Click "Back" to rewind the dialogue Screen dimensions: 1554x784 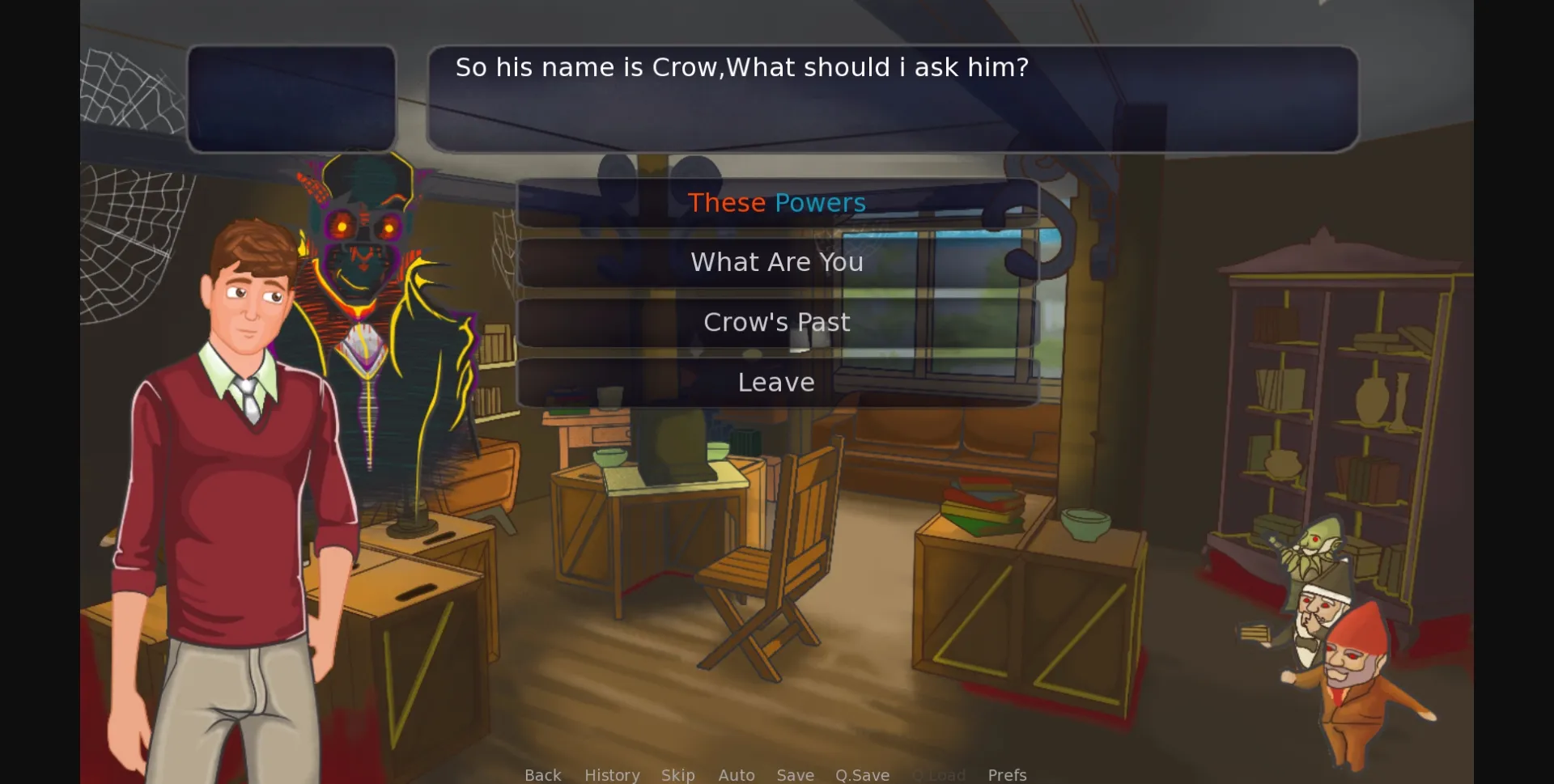point(542,774)
